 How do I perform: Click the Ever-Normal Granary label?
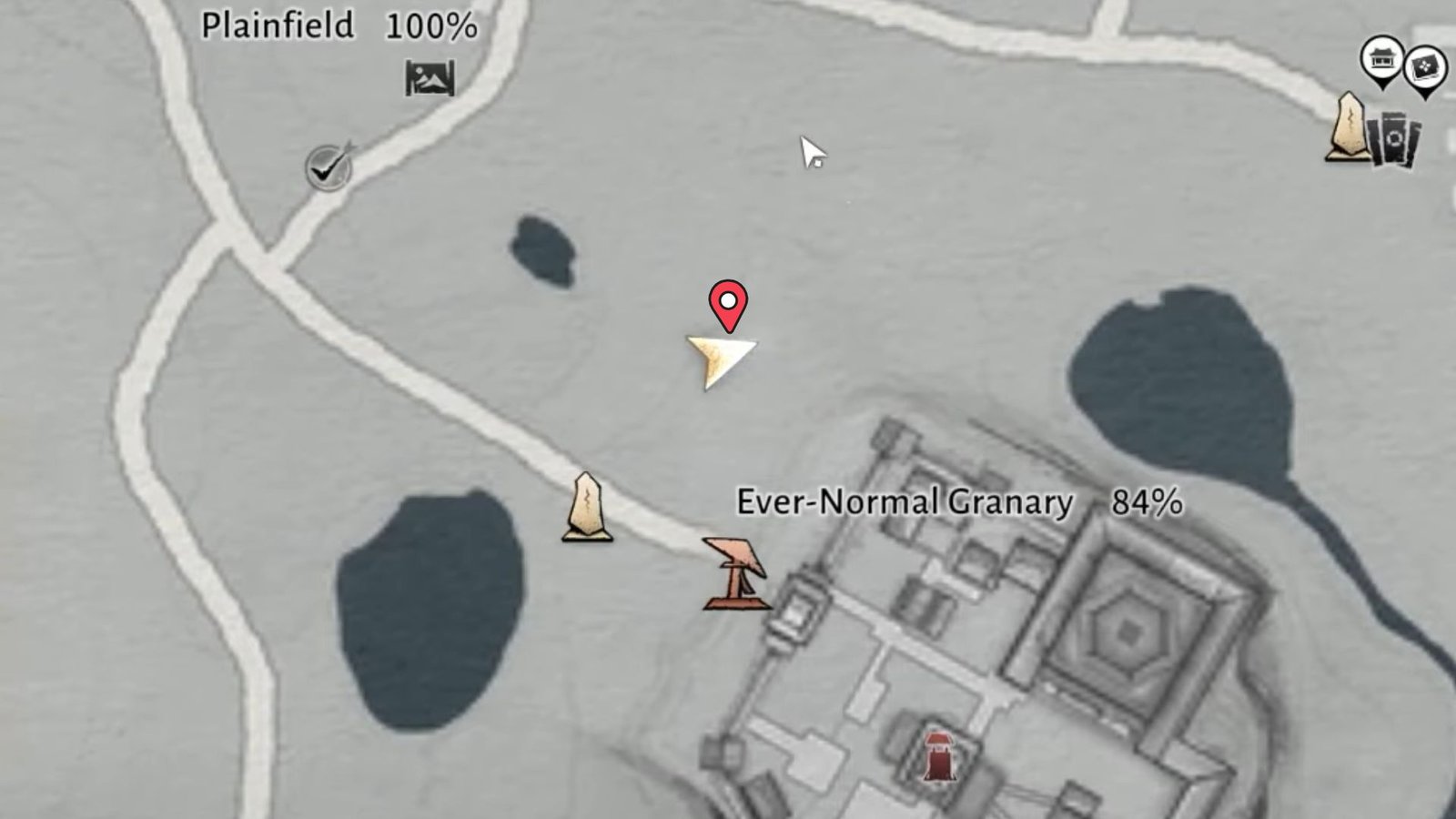905,500
